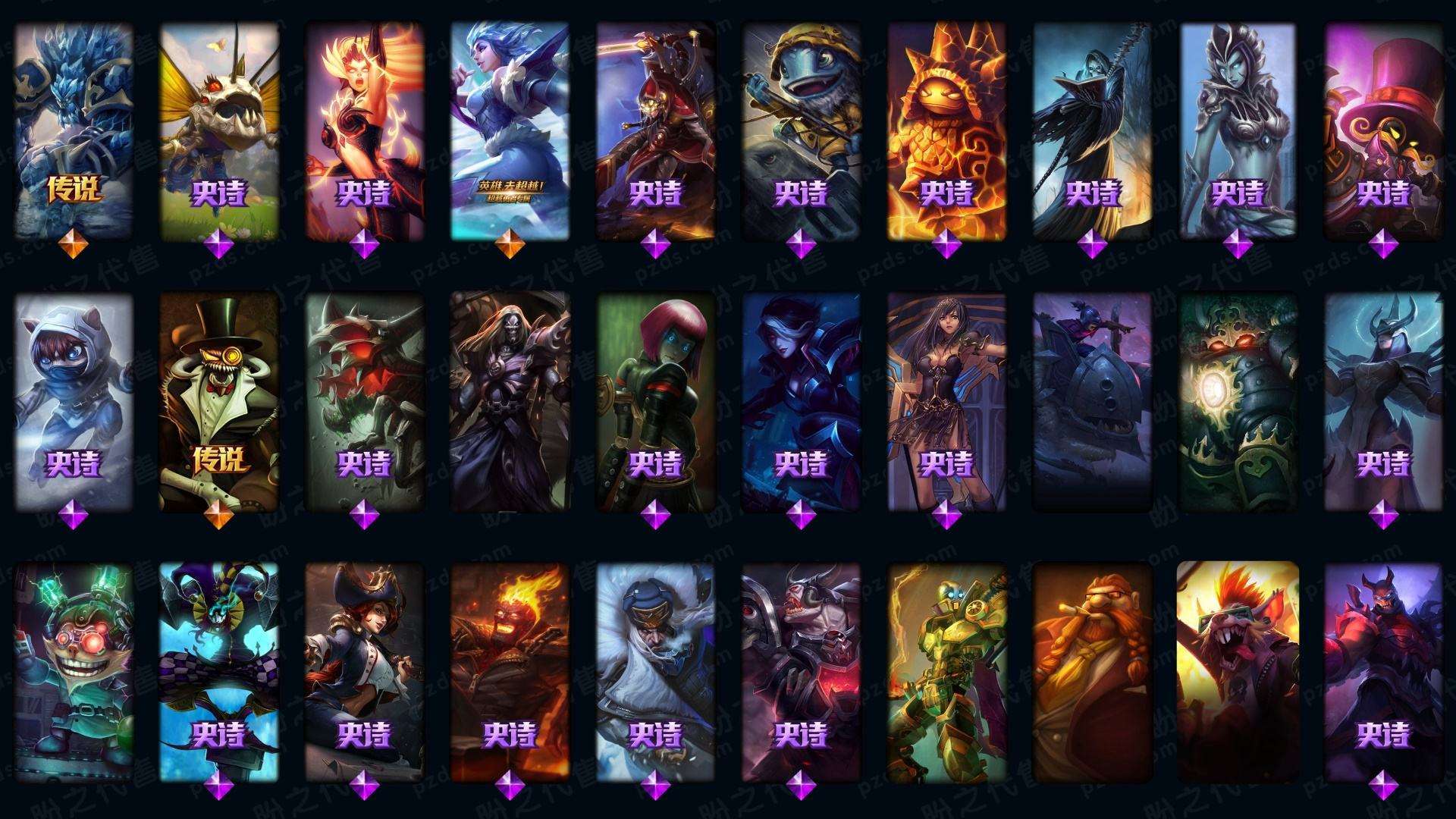Select the Fisherman Fizz skin card

click(802, 129)
